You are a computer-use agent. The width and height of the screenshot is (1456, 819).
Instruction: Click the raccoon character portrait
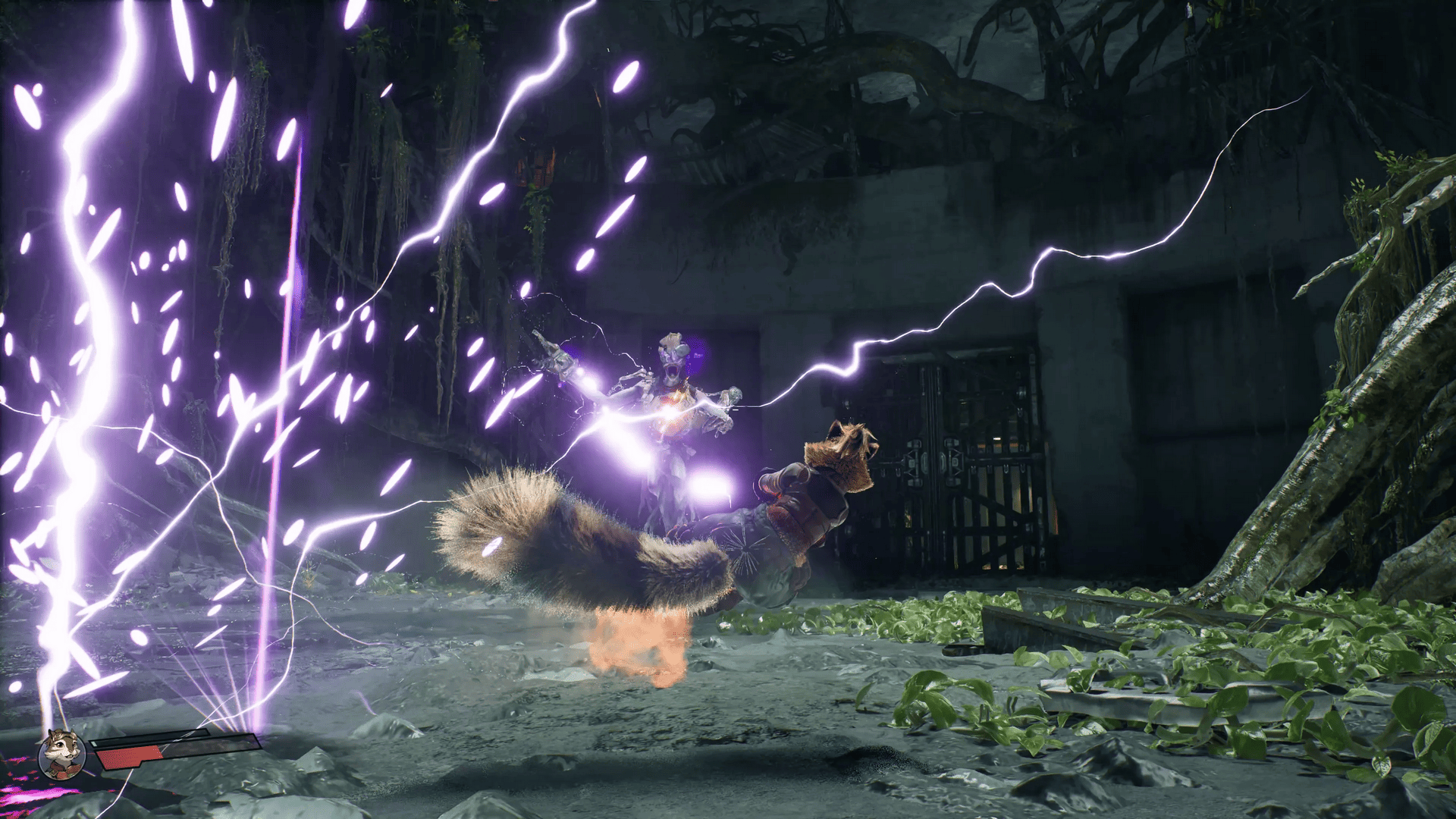point(61,753)
